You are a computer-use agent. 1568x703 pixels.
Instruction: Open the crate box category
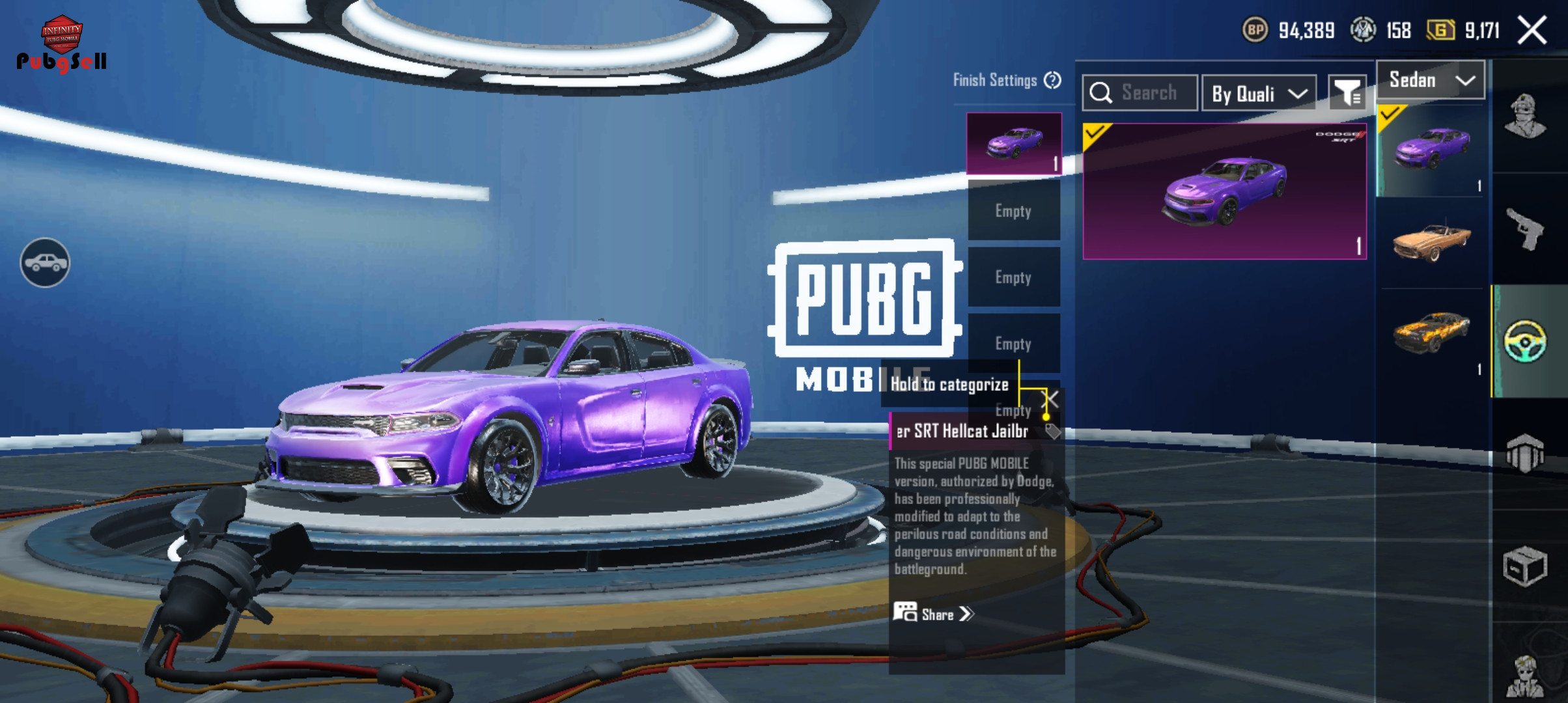point(1525,566)
